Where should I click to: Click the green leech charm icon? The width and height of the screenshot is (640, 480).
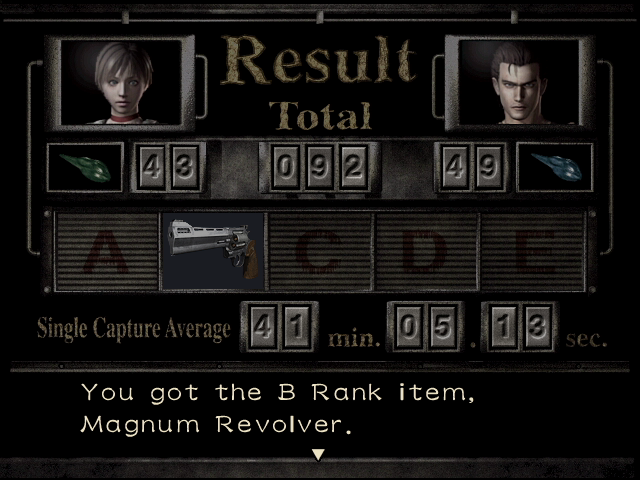tap(85, 167)
